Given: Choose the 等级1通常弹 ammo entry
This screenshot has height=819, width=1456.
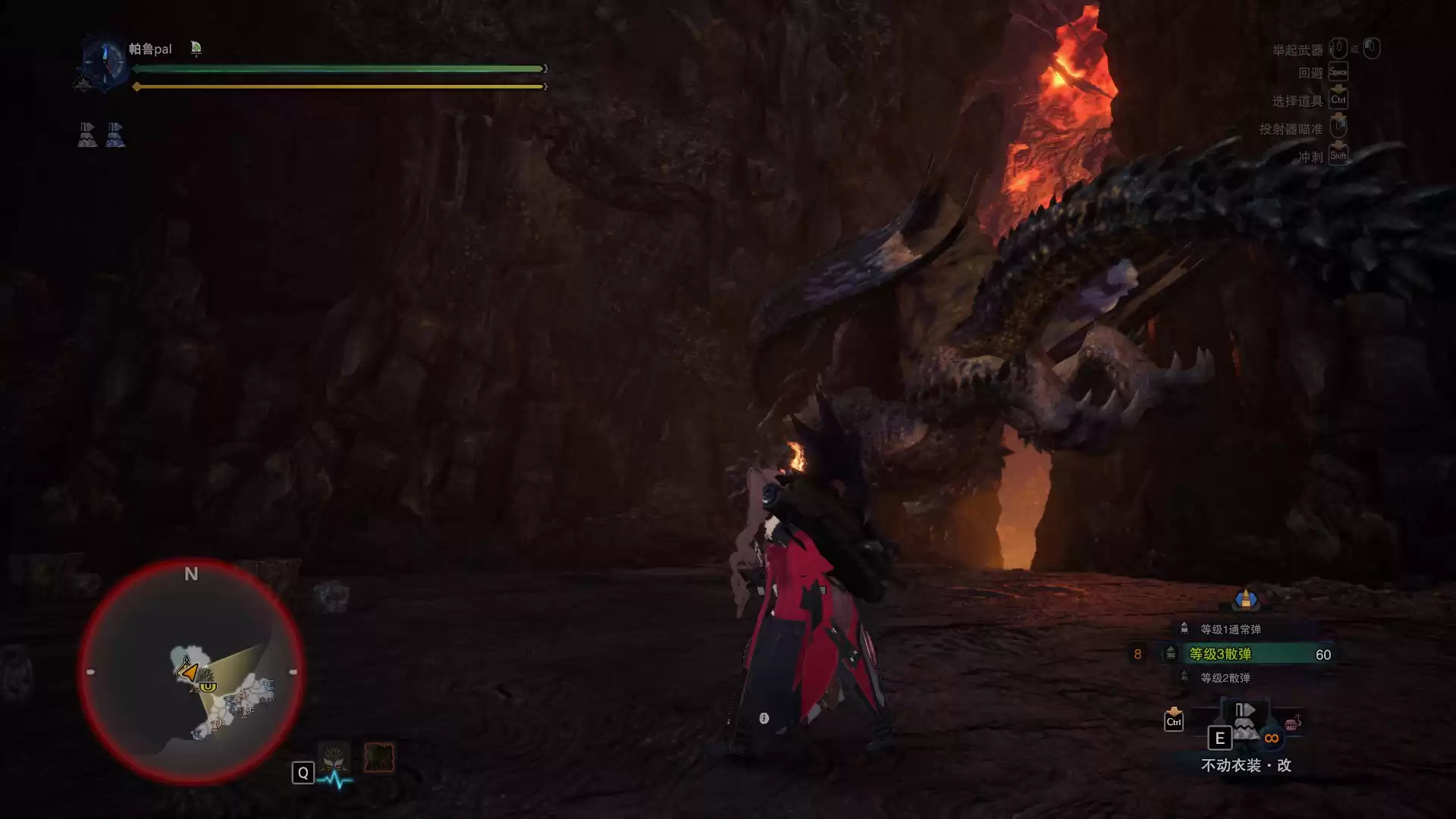Looking at the screenshot, I should pyautogui.click(x=1230, y=629).
